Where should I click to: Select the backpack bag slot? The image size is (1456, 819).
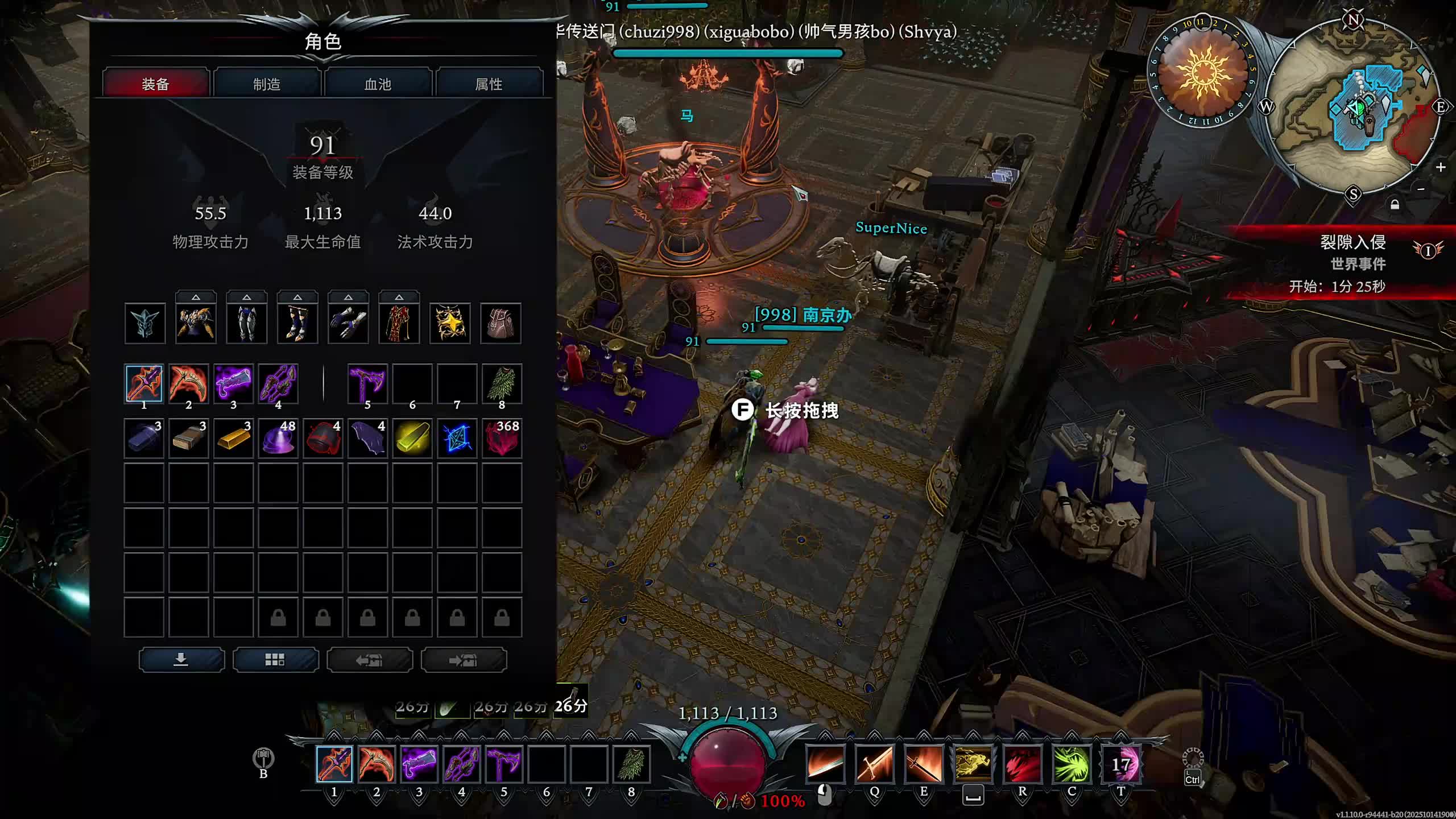pos(500,324)
